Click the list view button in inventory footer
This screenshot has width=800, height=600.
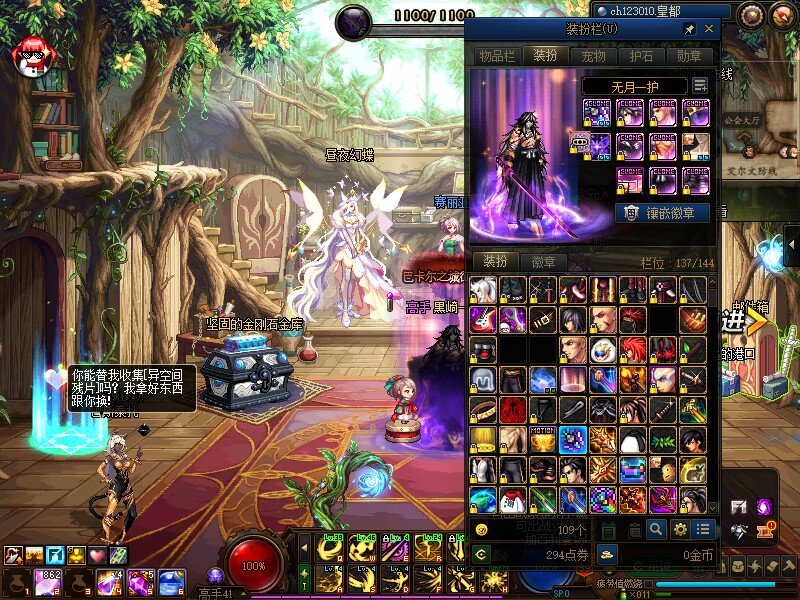click(x=704, y=529)
